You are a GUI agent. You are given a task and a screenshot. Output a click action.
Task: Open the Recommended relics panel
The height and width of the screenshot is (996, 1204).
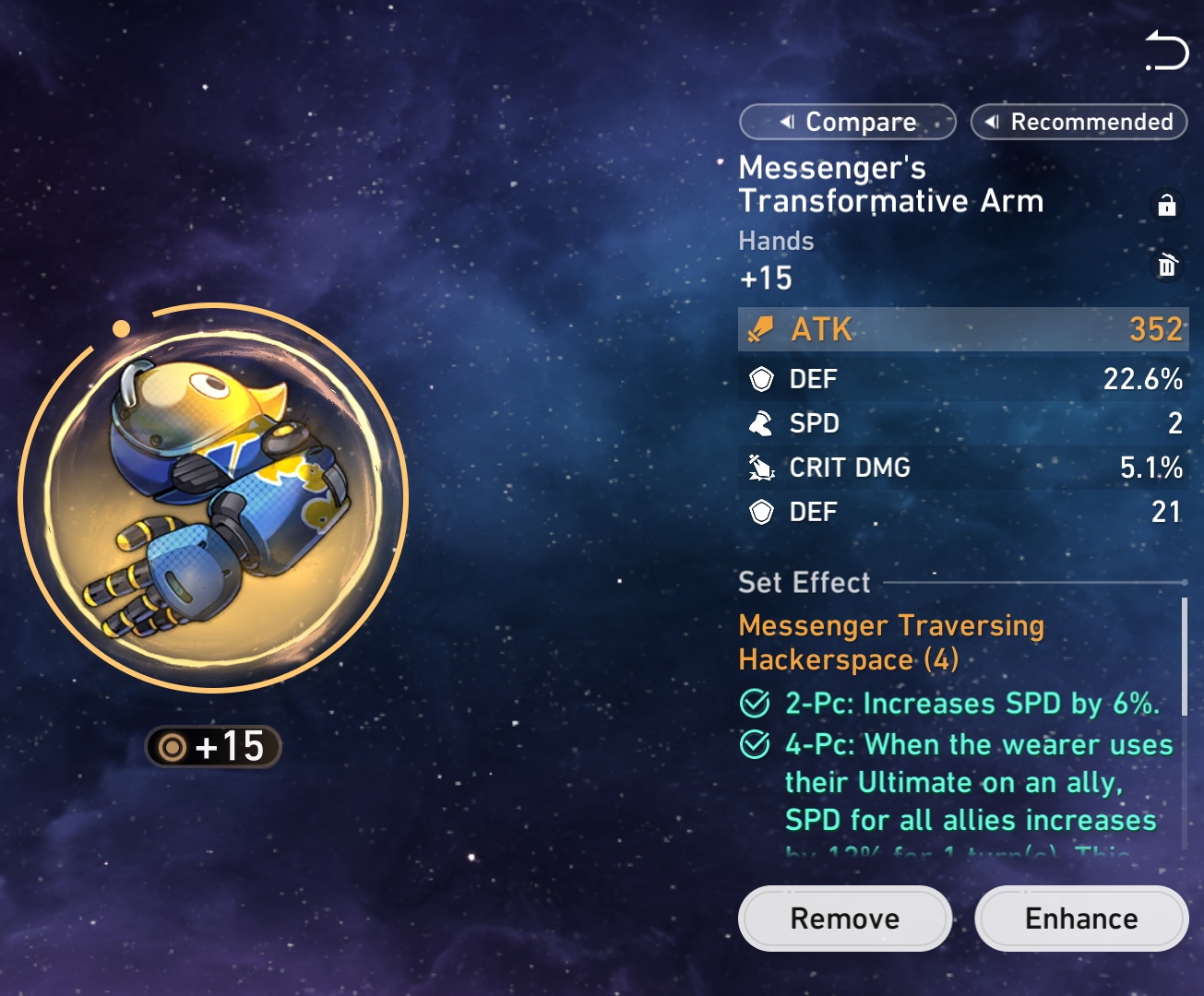(1079, 122)
